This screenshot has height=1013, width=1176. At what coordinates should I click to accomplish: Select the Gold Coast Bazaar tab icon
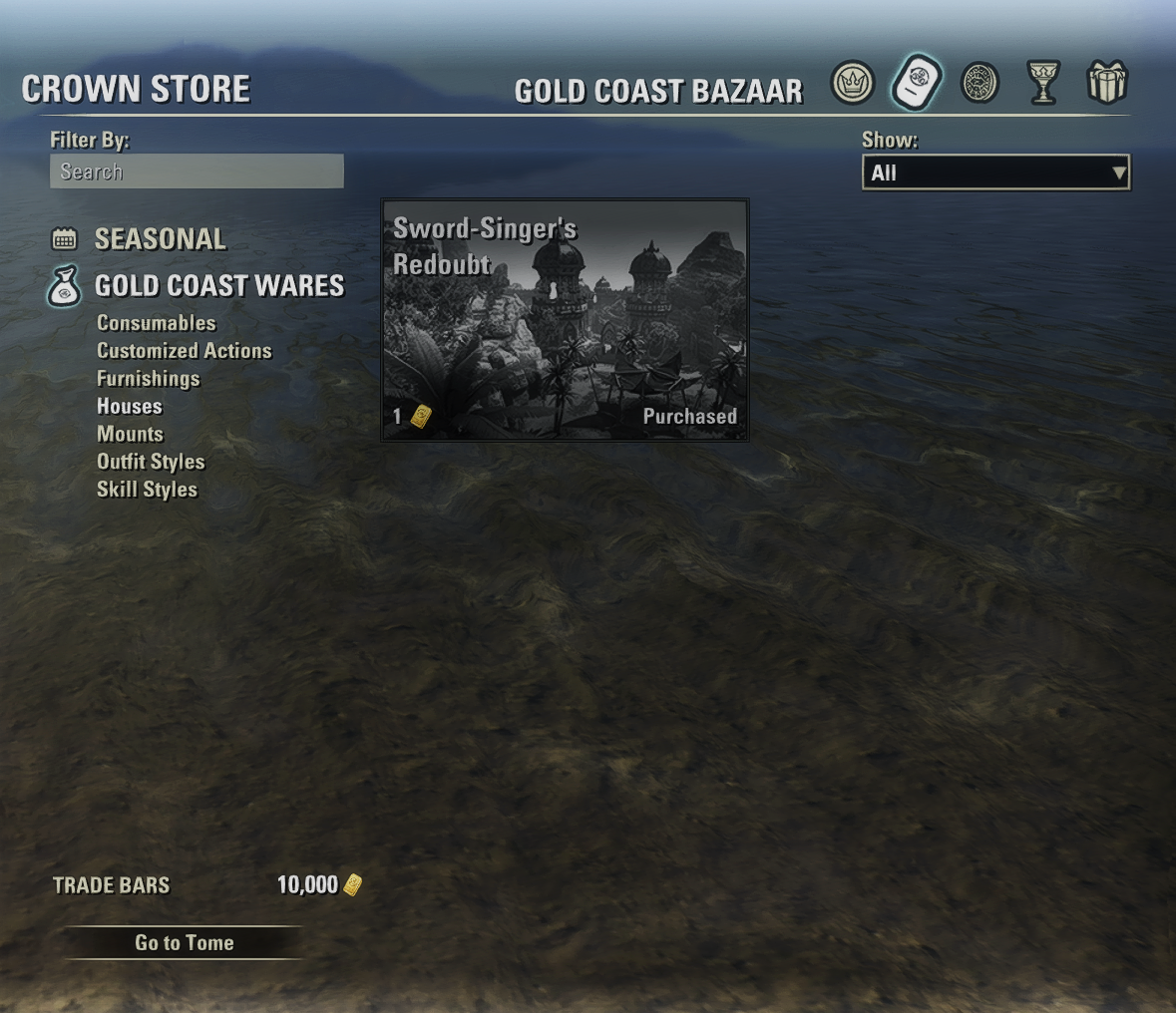[916, 83]
